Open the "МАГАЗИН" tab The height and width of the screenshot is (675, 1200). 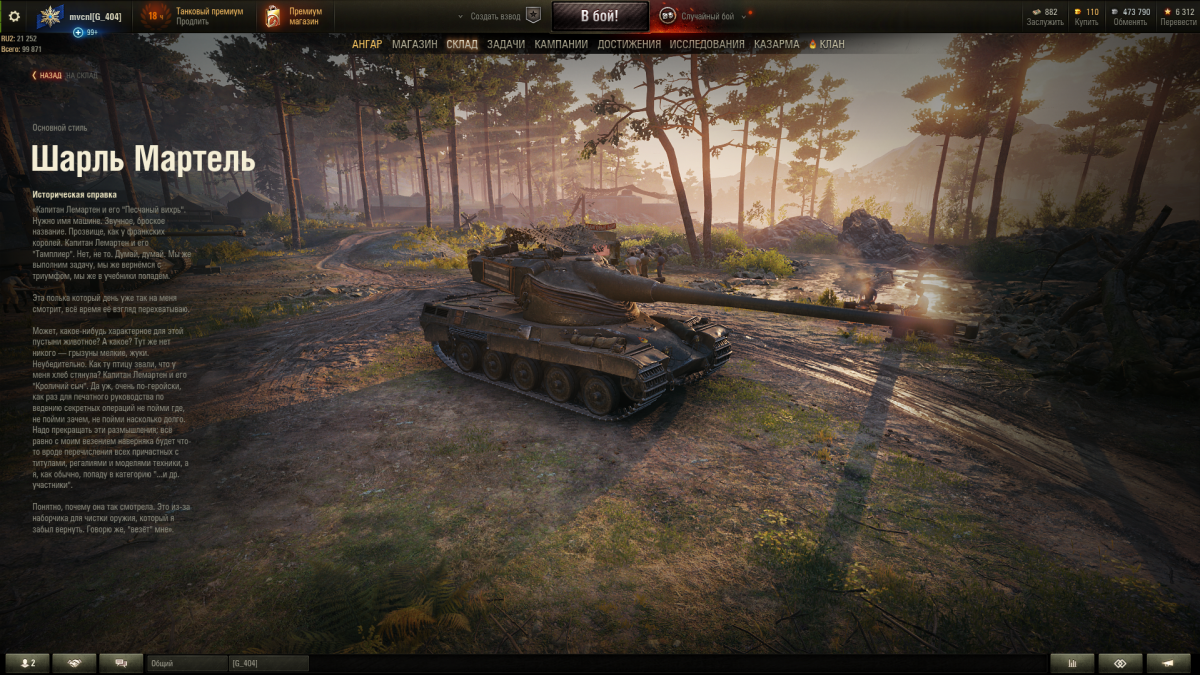pyautogui.click(x=414, y=44)
